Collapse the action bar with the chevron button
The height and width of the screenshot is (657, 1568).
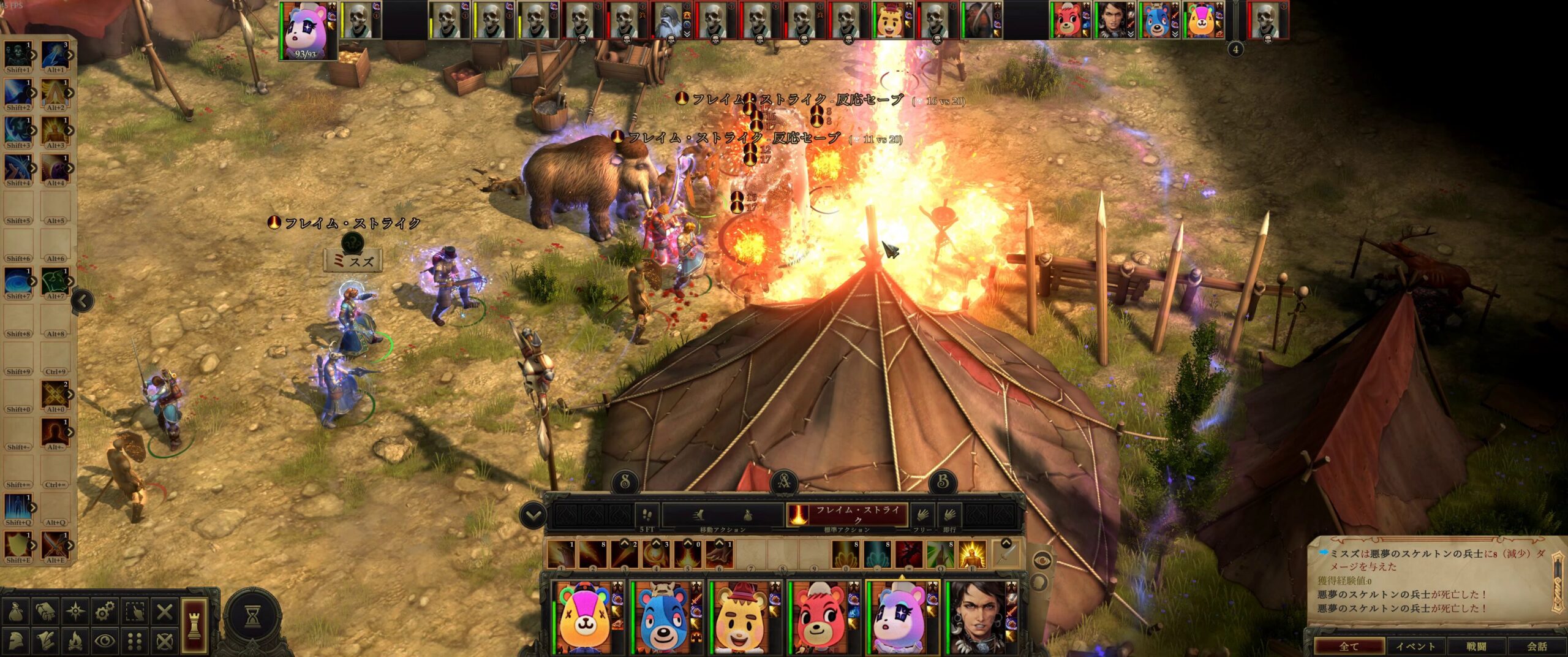point(532,515)
